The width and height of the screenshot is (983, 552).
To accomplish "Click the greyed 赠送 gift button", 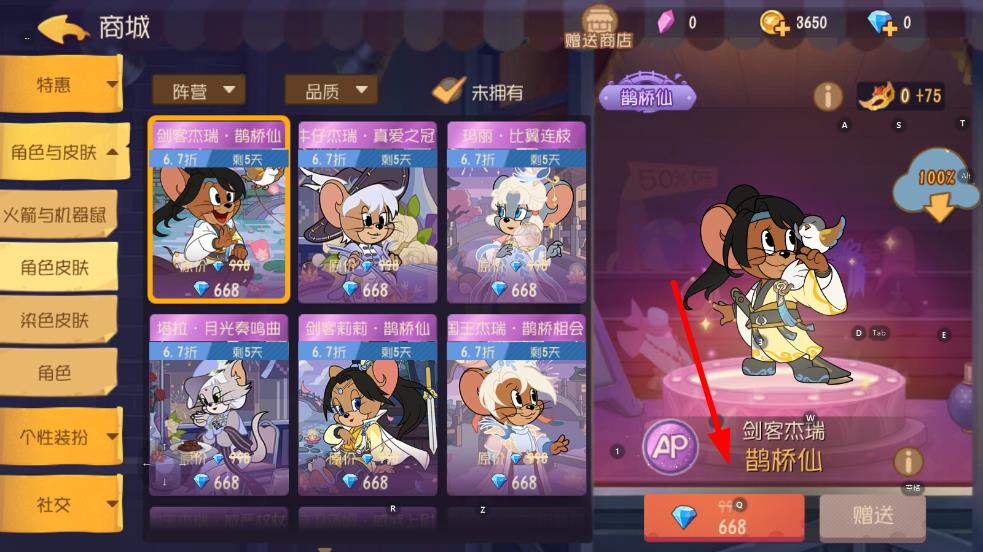I will [872, 516].
